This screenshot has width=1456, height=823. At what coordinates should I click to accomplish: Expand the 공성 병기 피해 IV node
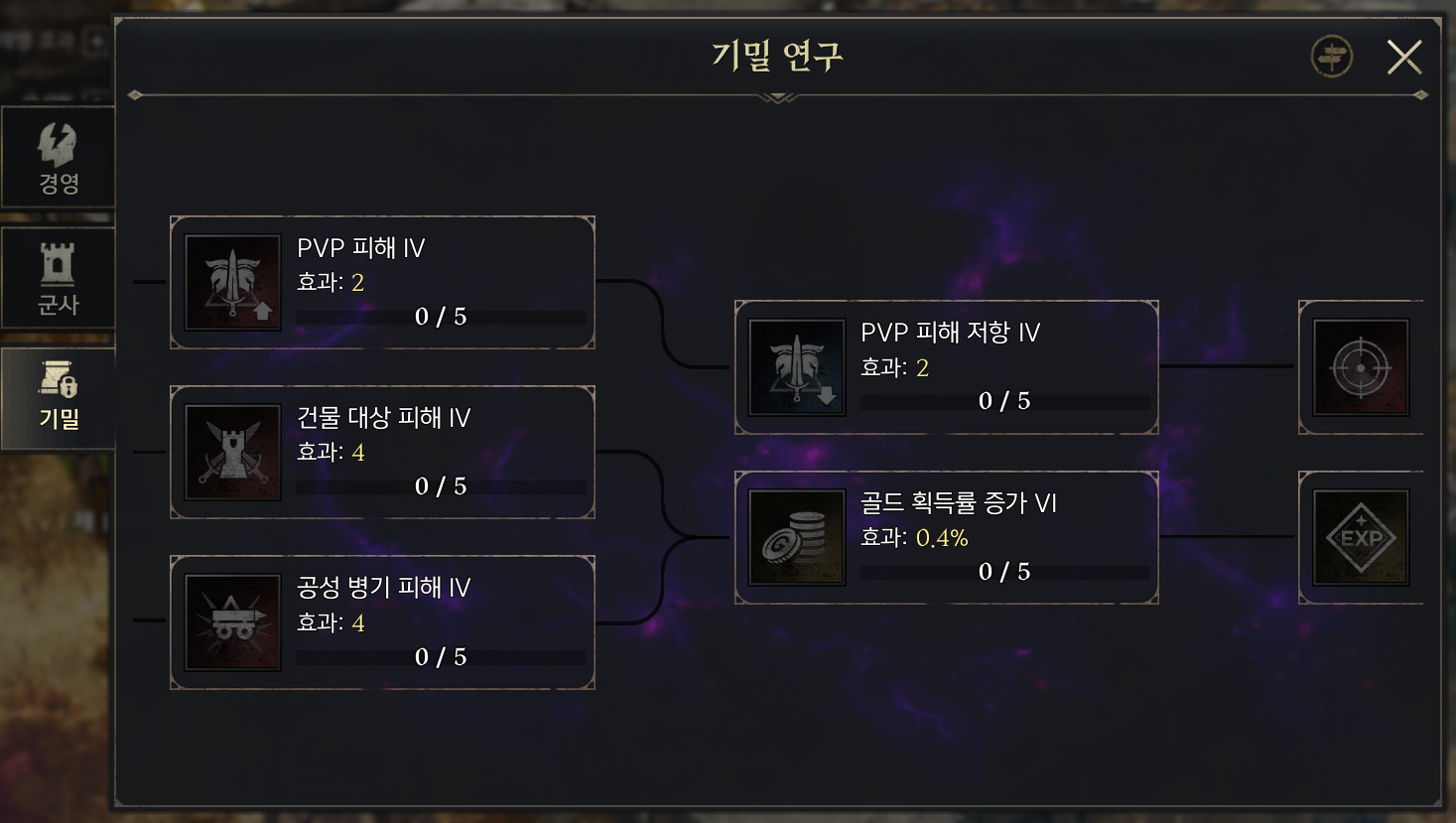point(382,620)
